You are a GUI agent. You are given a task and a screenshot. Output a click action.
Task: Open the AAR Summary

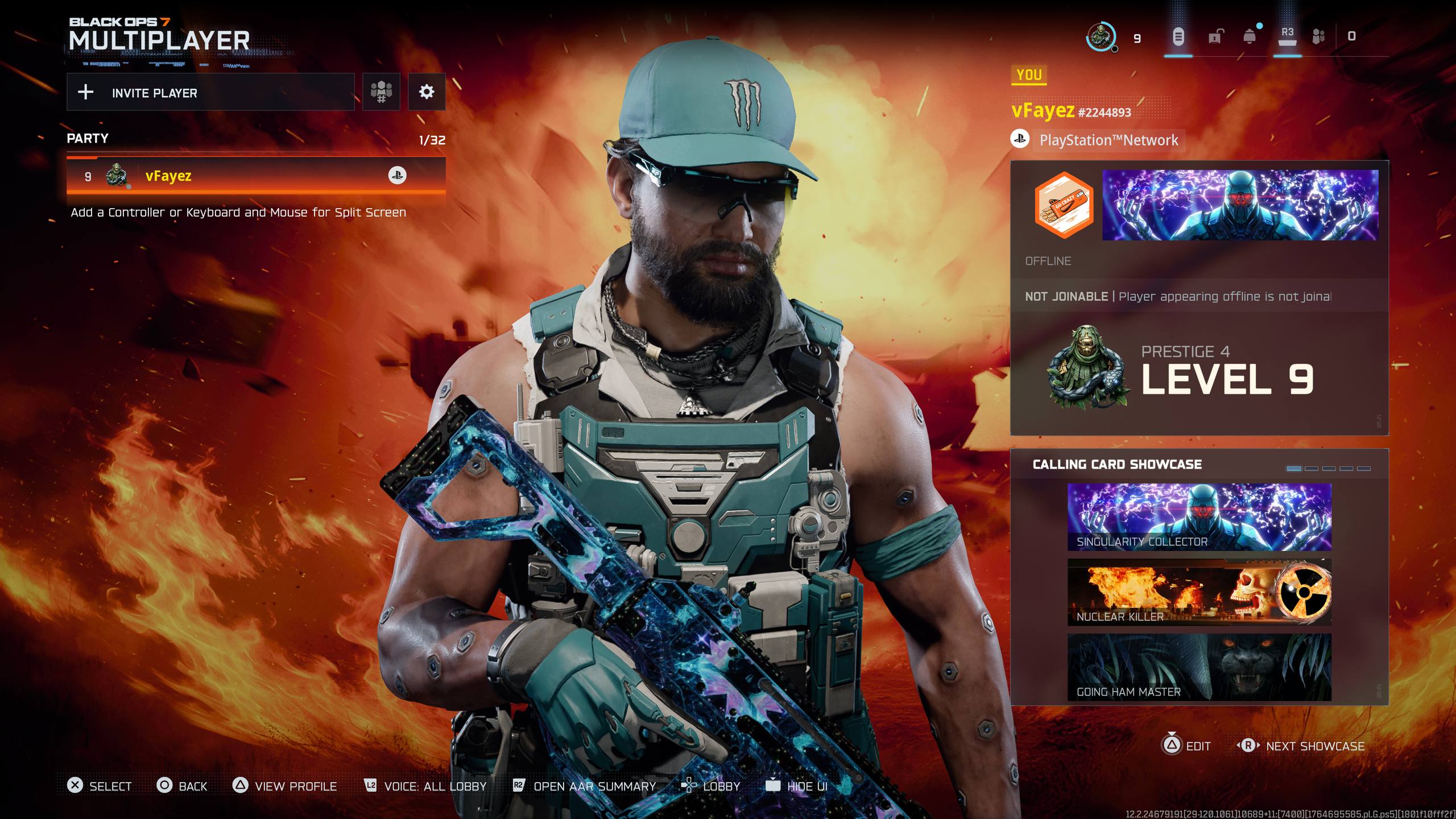585,786
